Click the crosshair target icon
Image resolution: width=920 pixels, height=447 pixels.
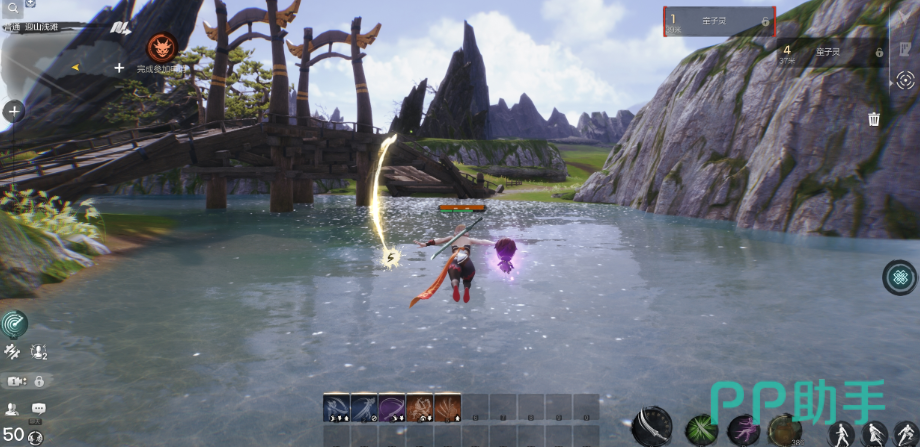[905, 81]
